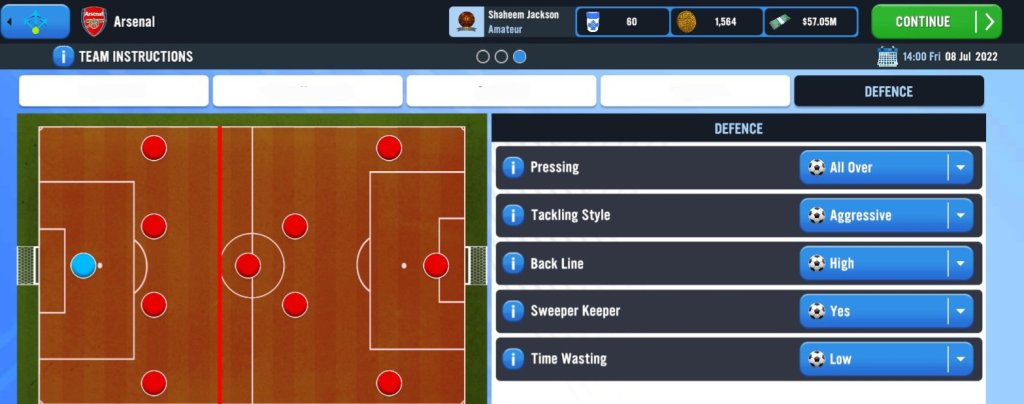The width and height of the screenshot is (1024, 404).
Task: Click the $57.05M cash balance
Action: 812,21
